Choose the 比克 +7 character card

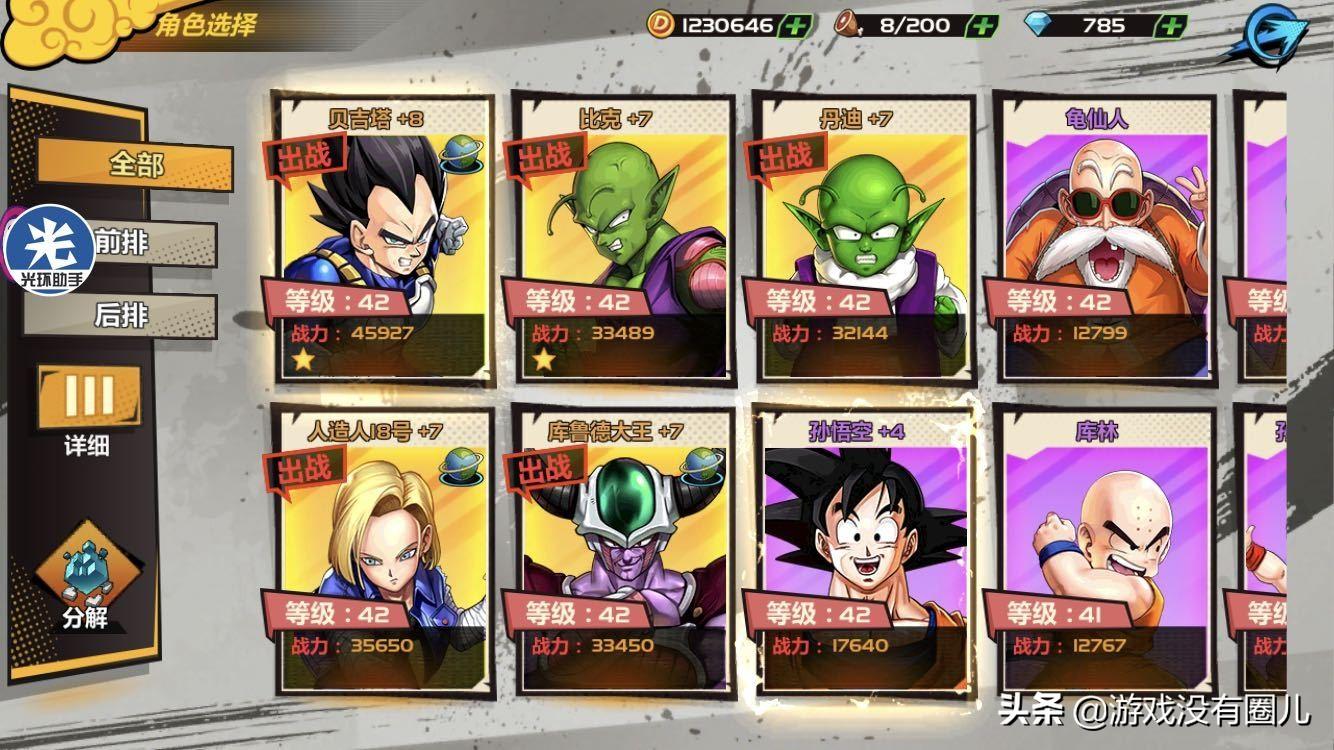click(623, 240)
